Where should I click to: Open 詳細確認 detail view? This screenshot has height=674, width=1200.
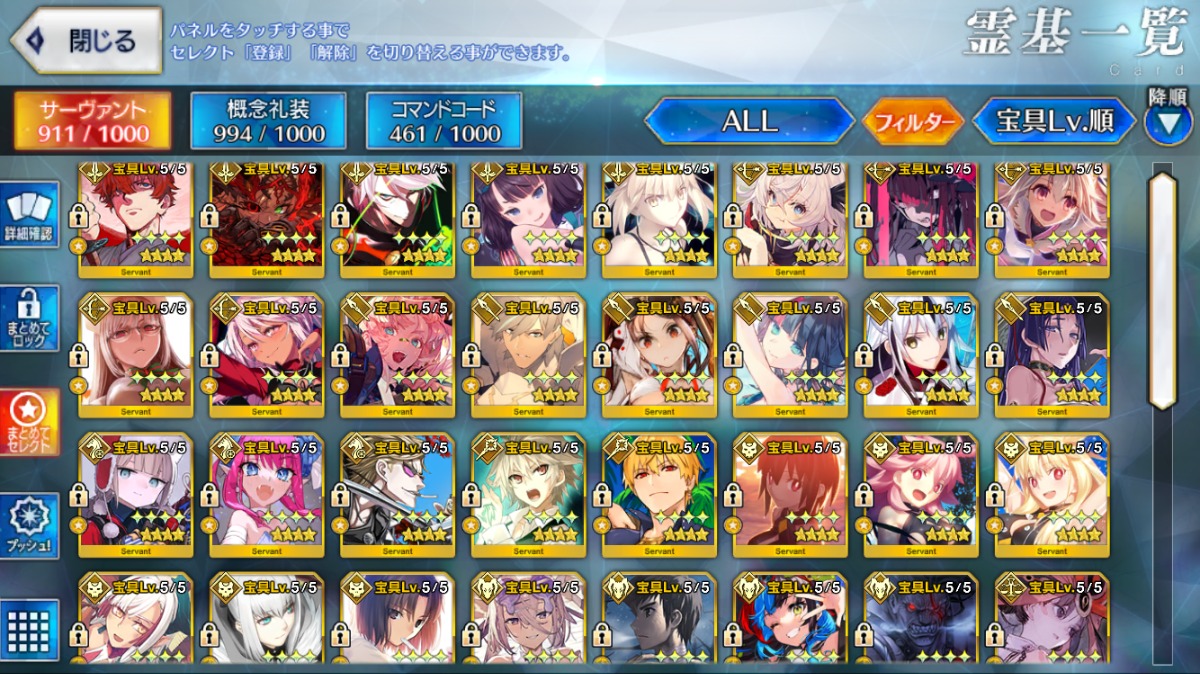pos(30,215)
